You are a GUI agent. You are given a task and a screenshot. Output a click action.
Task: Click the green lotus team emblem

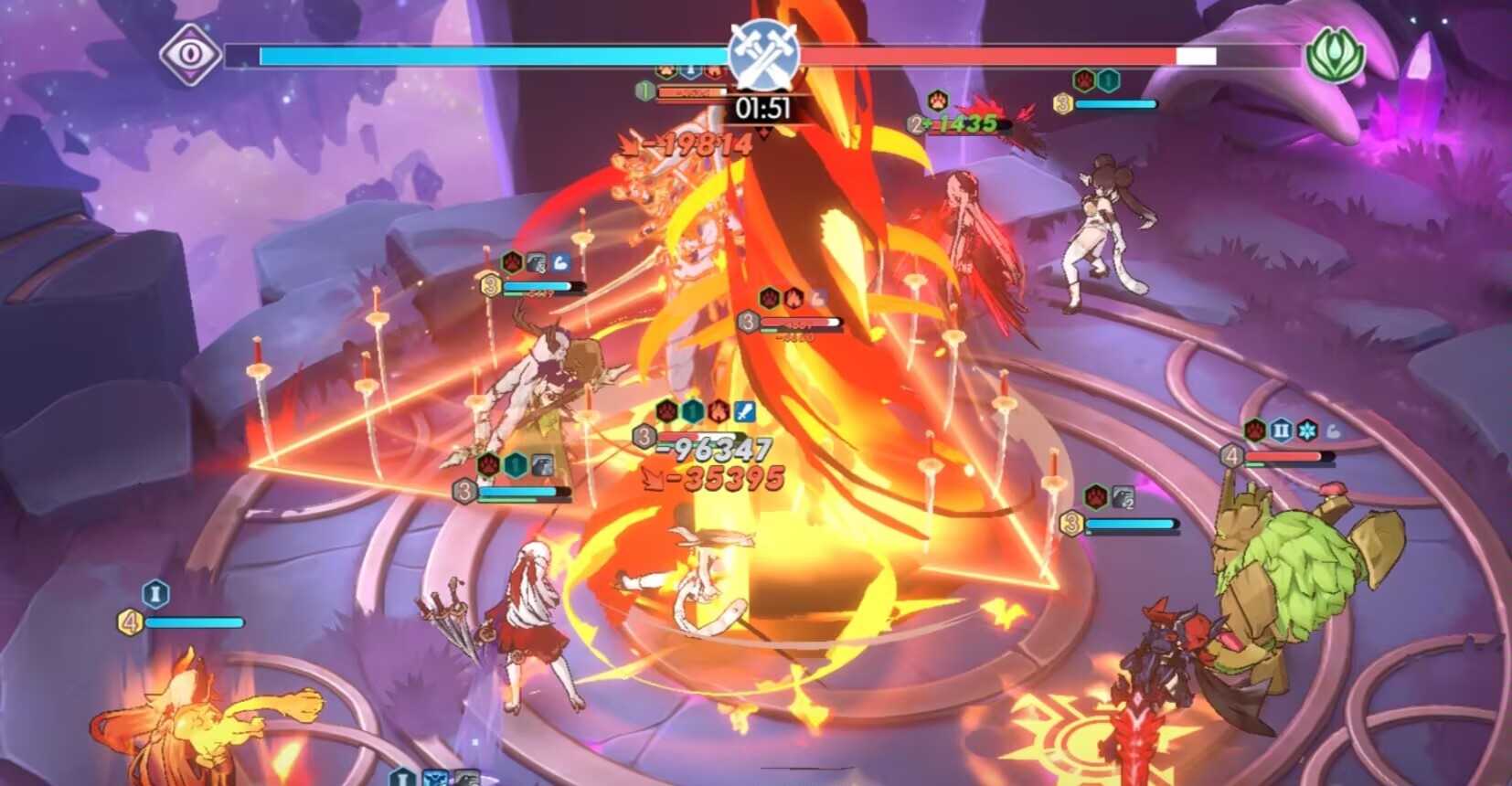pos(1336,55)
